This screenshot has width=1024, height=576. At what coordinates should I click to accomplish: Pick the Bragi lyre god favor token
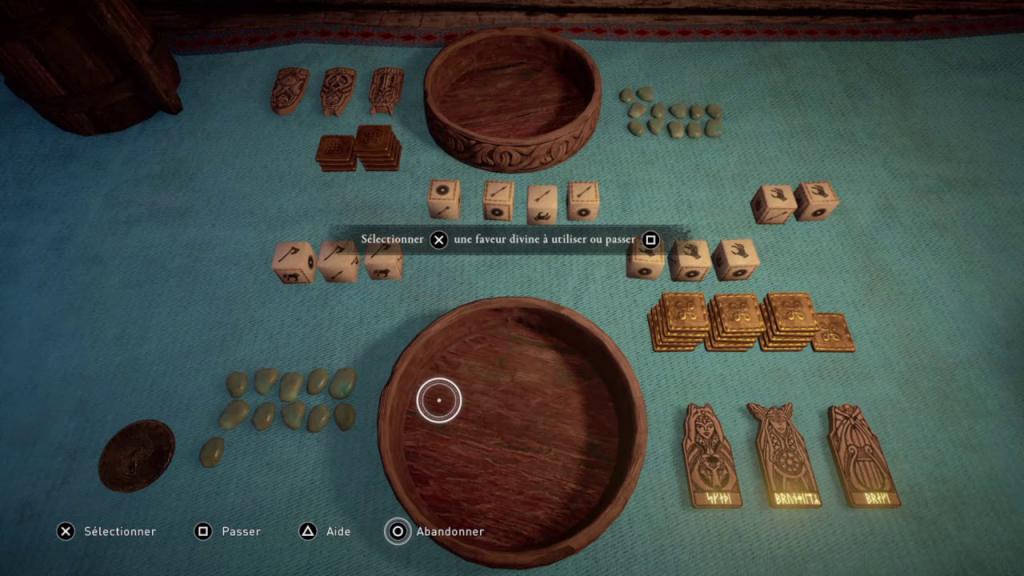pyautogui.click(x=862, y=455)
